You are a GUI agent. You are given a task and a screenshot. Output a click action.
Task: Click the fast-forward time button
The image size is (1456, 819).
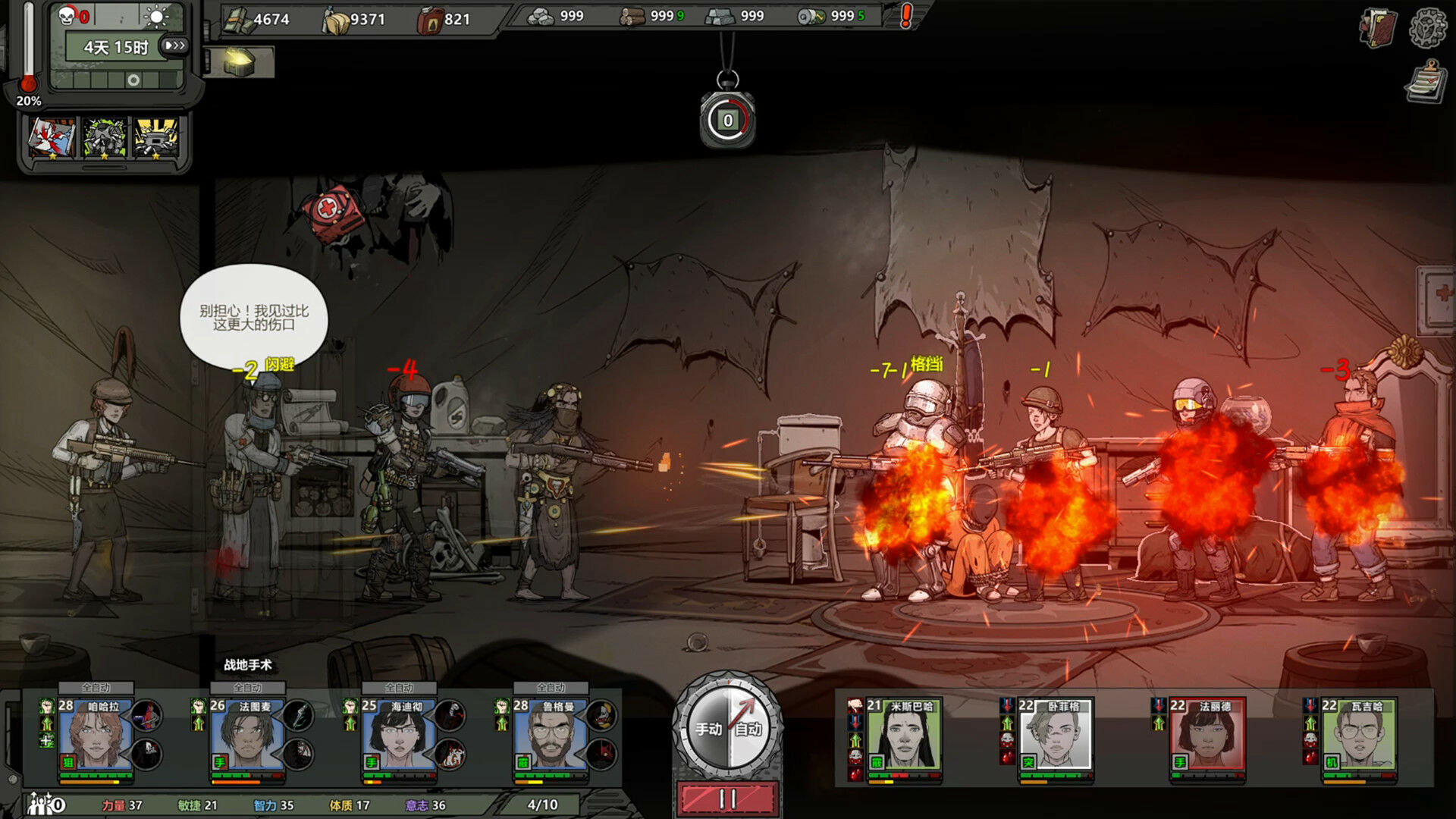click(x=174, y=45)
